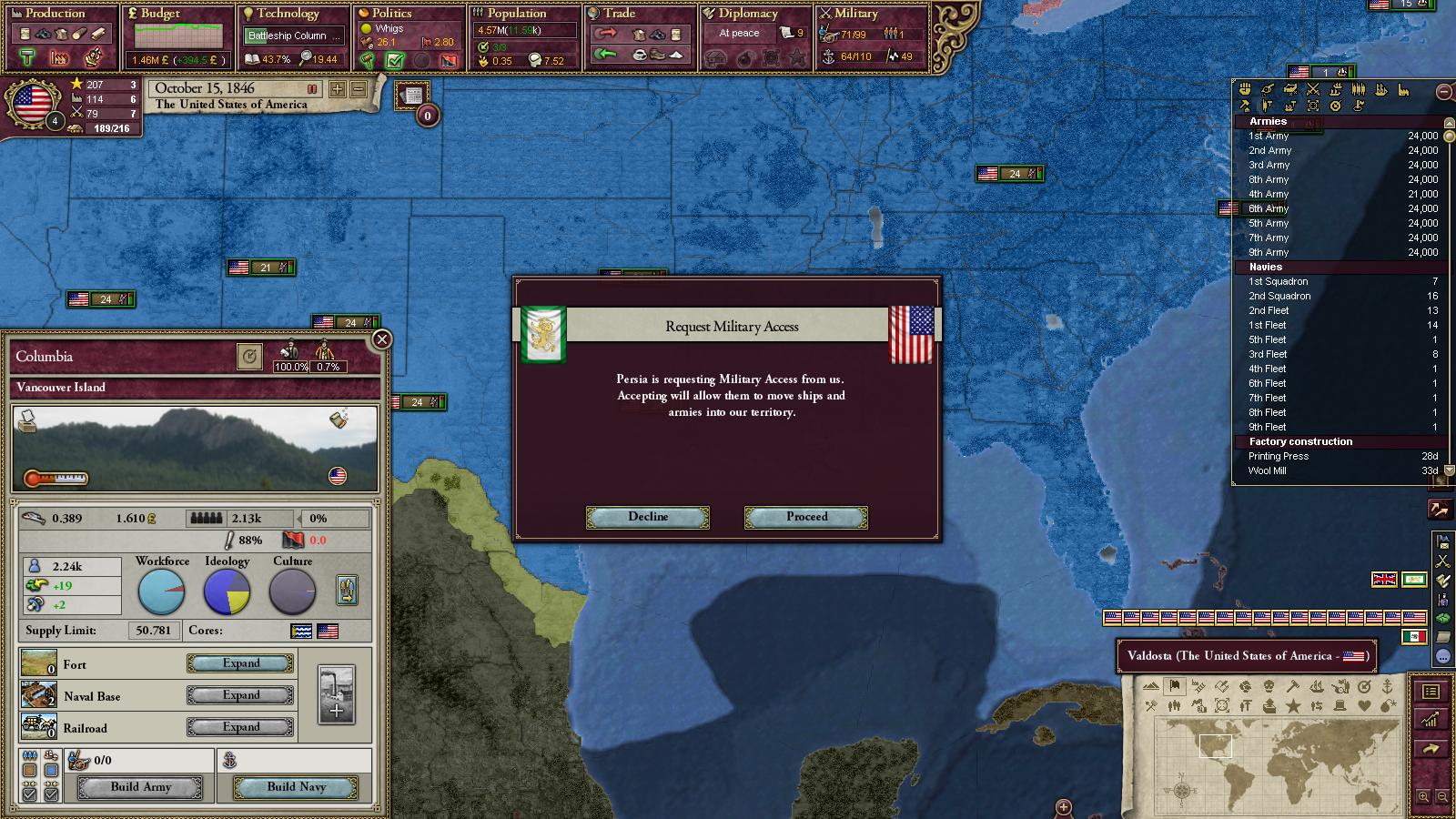The image size is (1456, 819).
Task: Decline Persia's military access request
Action: tap(647, 517)
